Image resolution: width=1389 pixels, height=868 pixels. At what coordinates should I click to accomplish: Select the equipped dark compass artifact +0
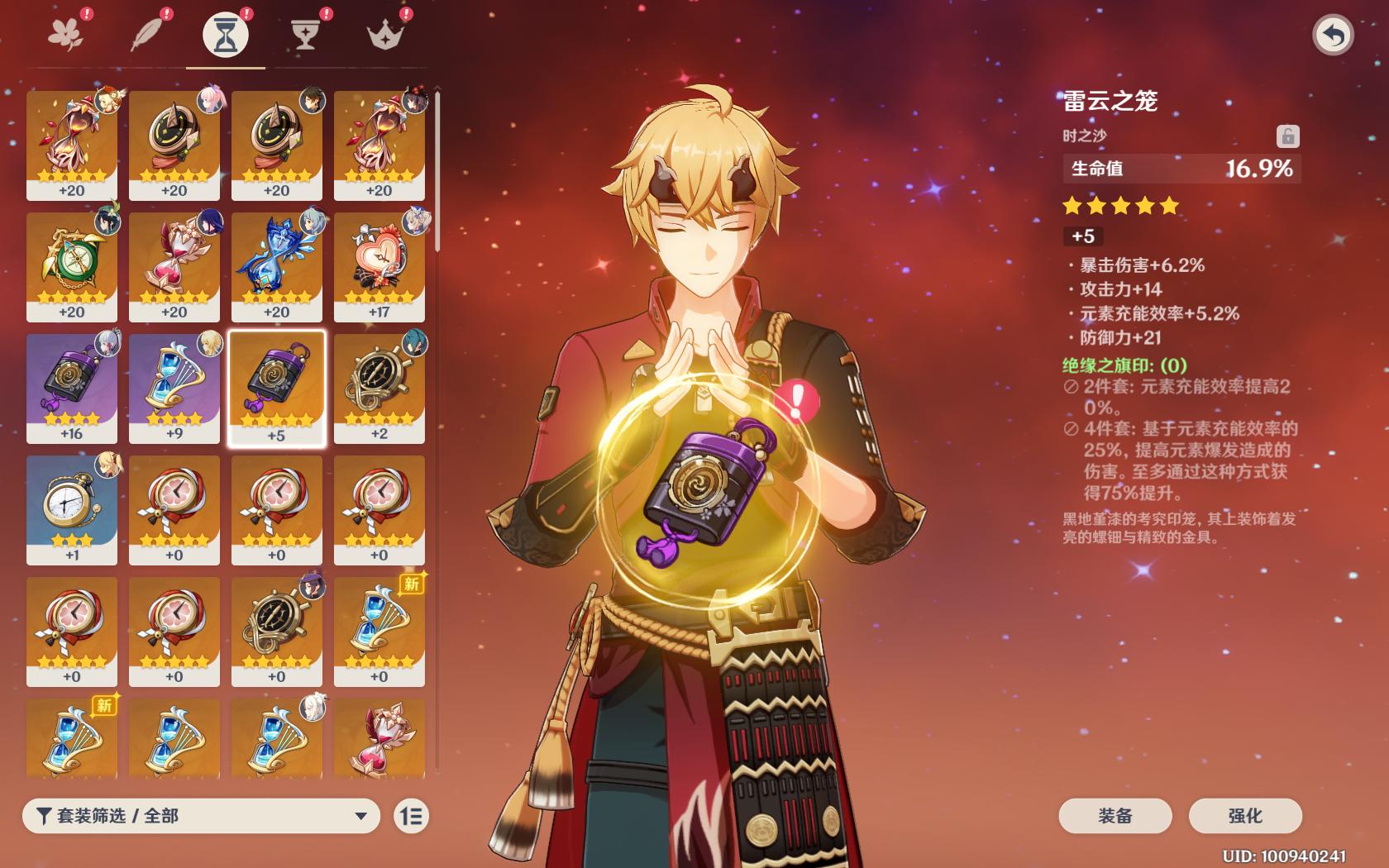tap(277, 631)
